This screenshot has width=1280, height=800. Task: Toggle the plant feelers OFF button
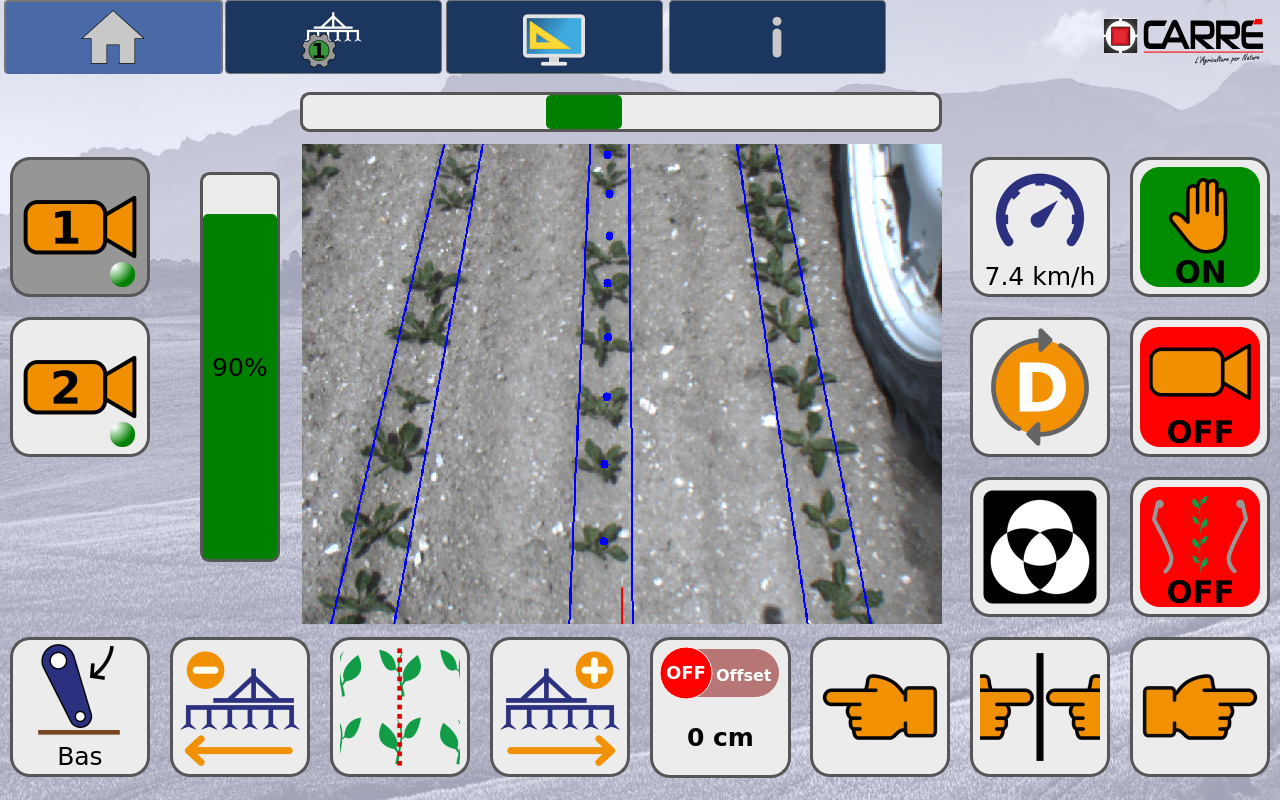[1199, 547]
